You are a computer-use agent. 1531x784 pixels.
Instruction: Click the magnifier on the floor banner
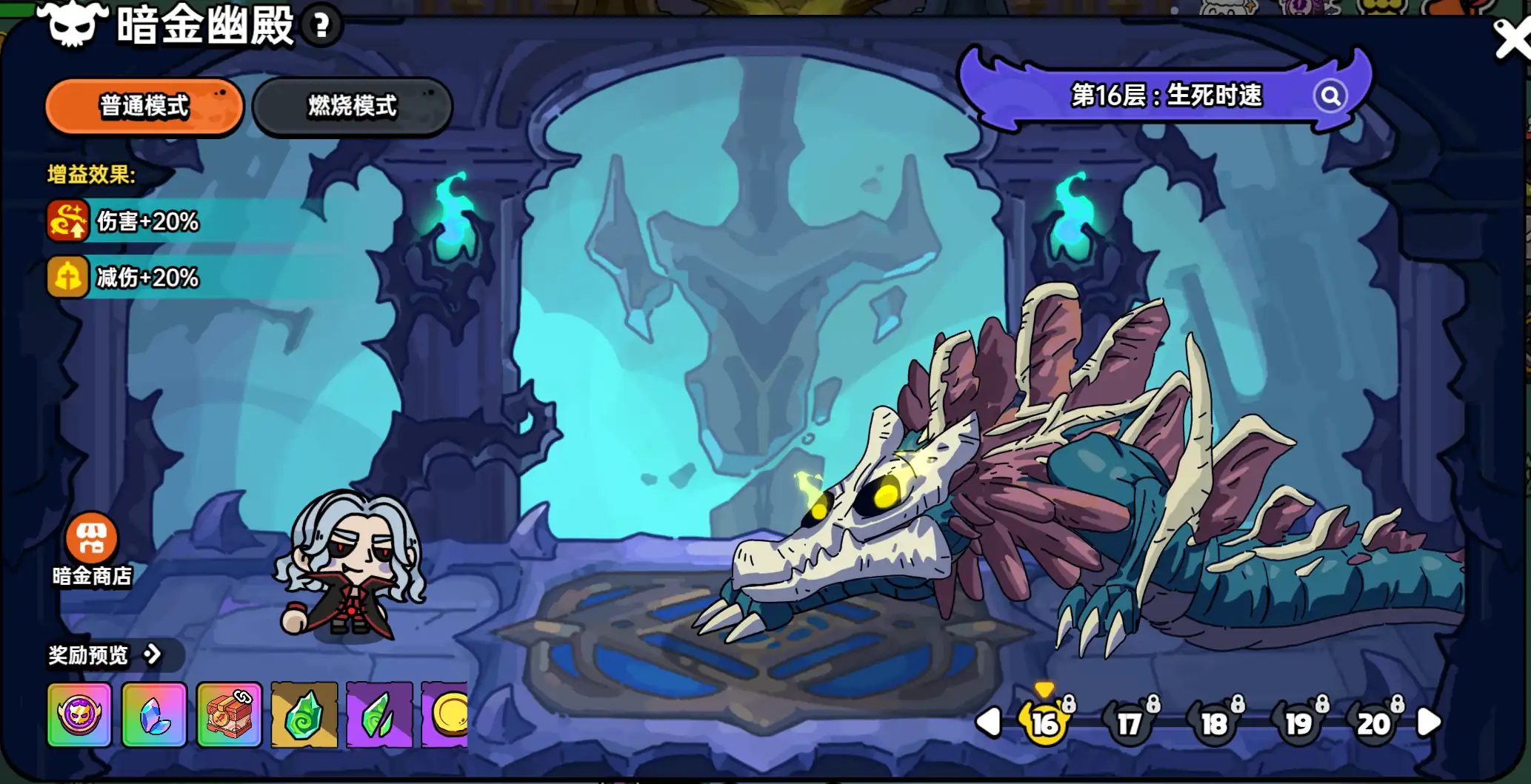[x=1330, y=96]
